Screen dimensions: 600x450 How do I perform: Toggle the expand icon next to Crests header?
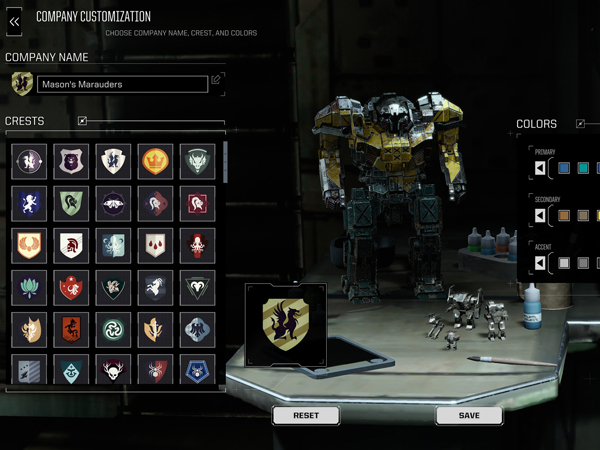(82, 121)
